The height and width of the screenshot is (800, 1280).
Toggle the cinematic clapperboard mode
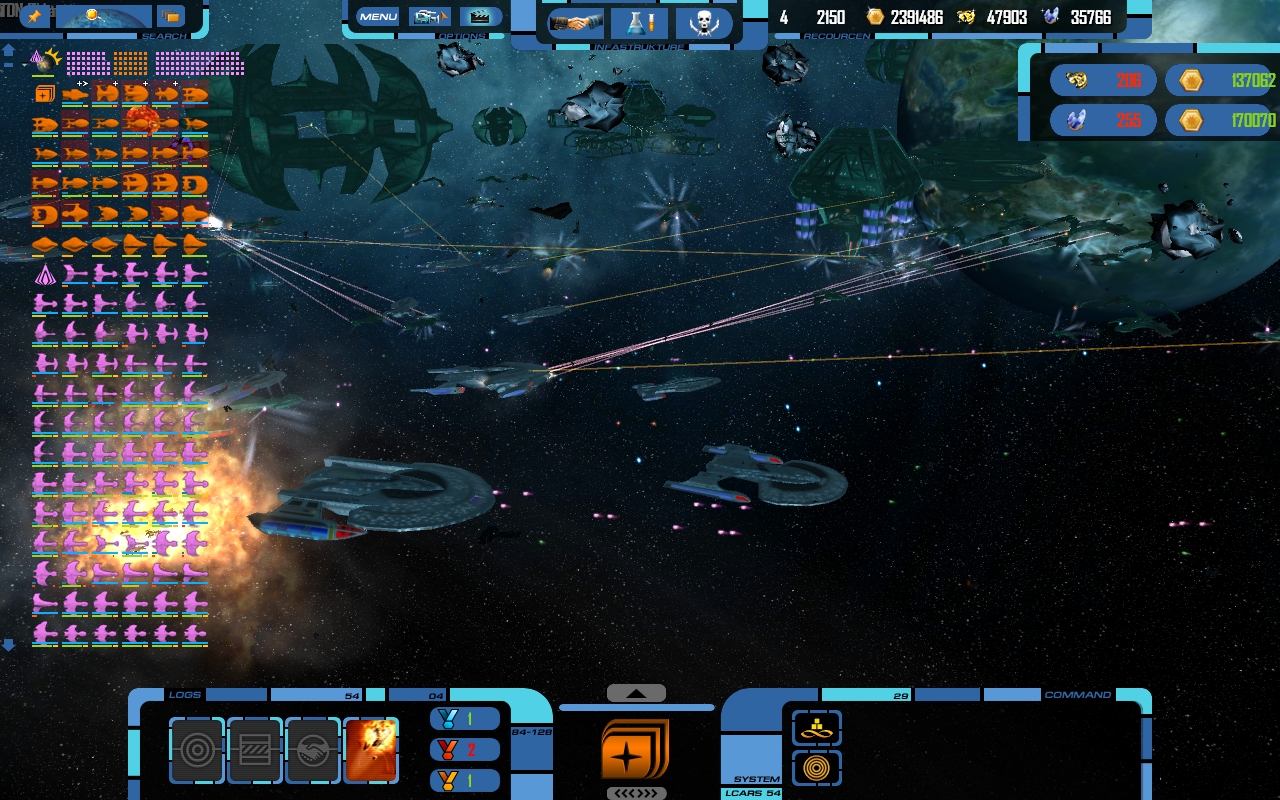point(481,16)
